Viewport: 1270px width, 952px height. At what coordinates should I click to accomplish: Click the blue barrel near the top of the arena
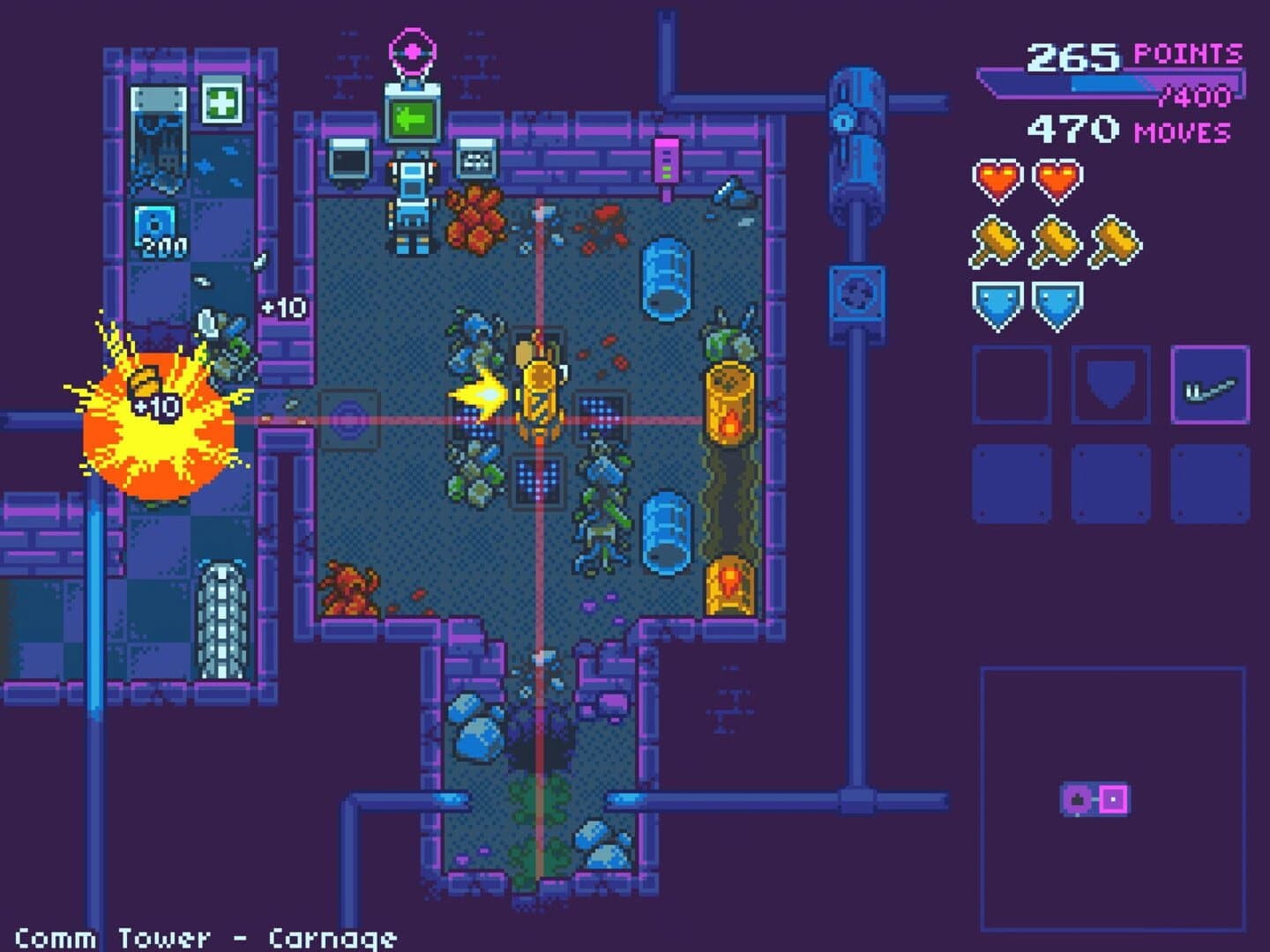pyautogui.click(x=668, y=276)
